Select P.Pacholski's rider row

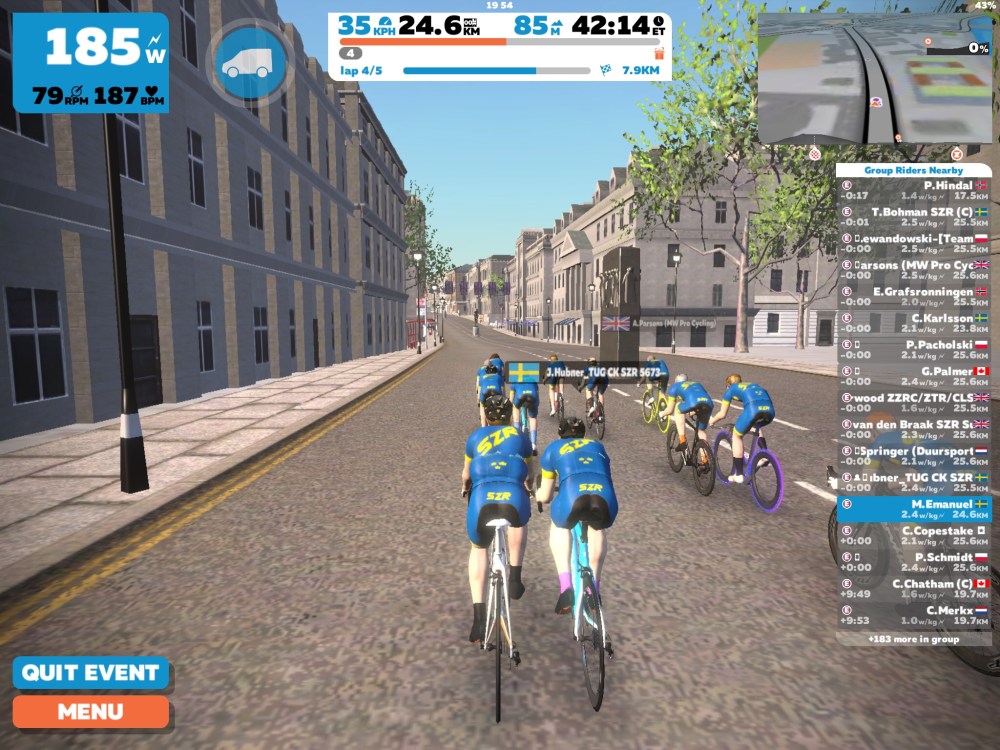(x=913, y=350)
